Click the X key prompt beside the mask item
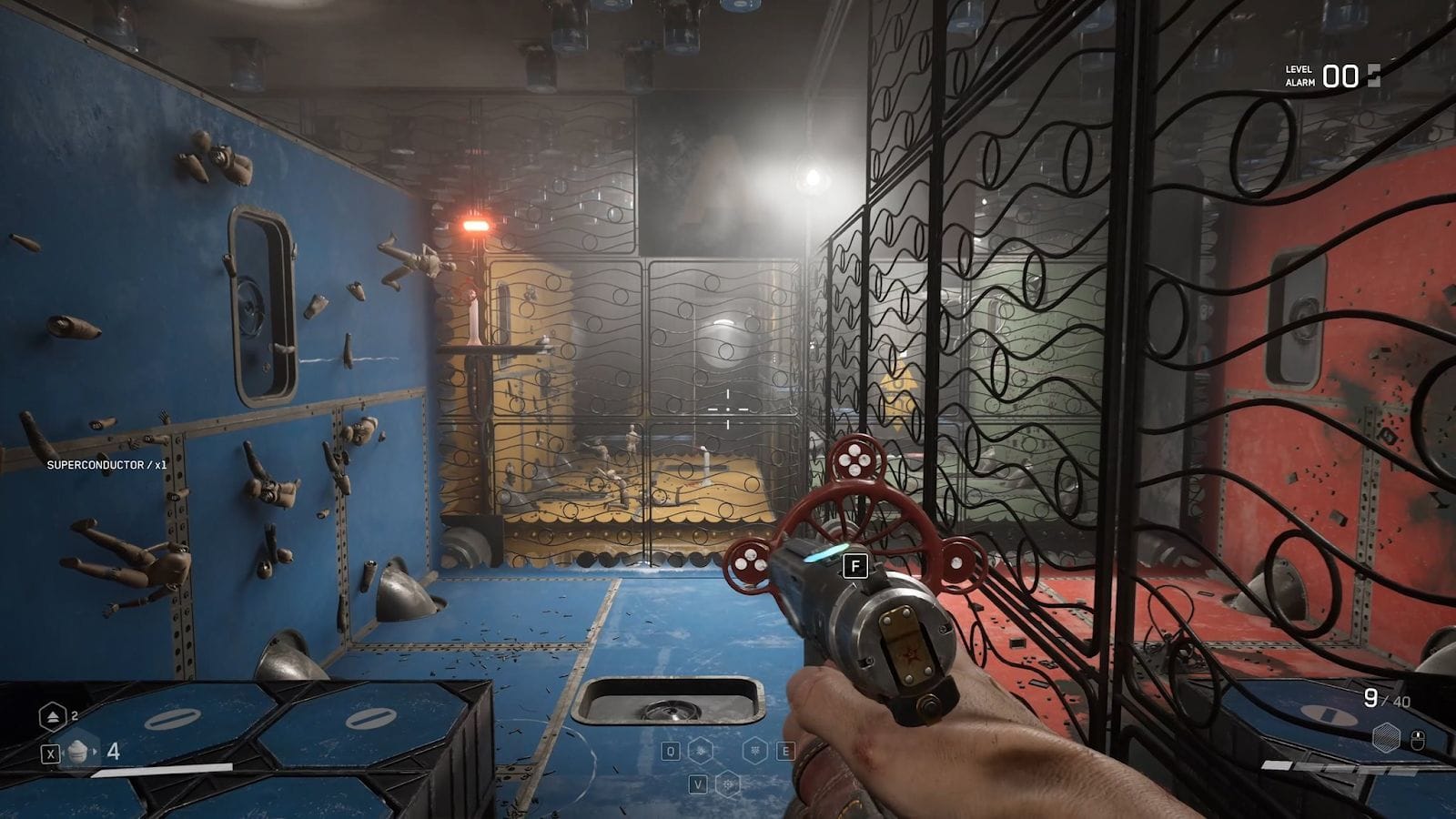The width and height of the screenshot is (1456, 819). (50, 752)
